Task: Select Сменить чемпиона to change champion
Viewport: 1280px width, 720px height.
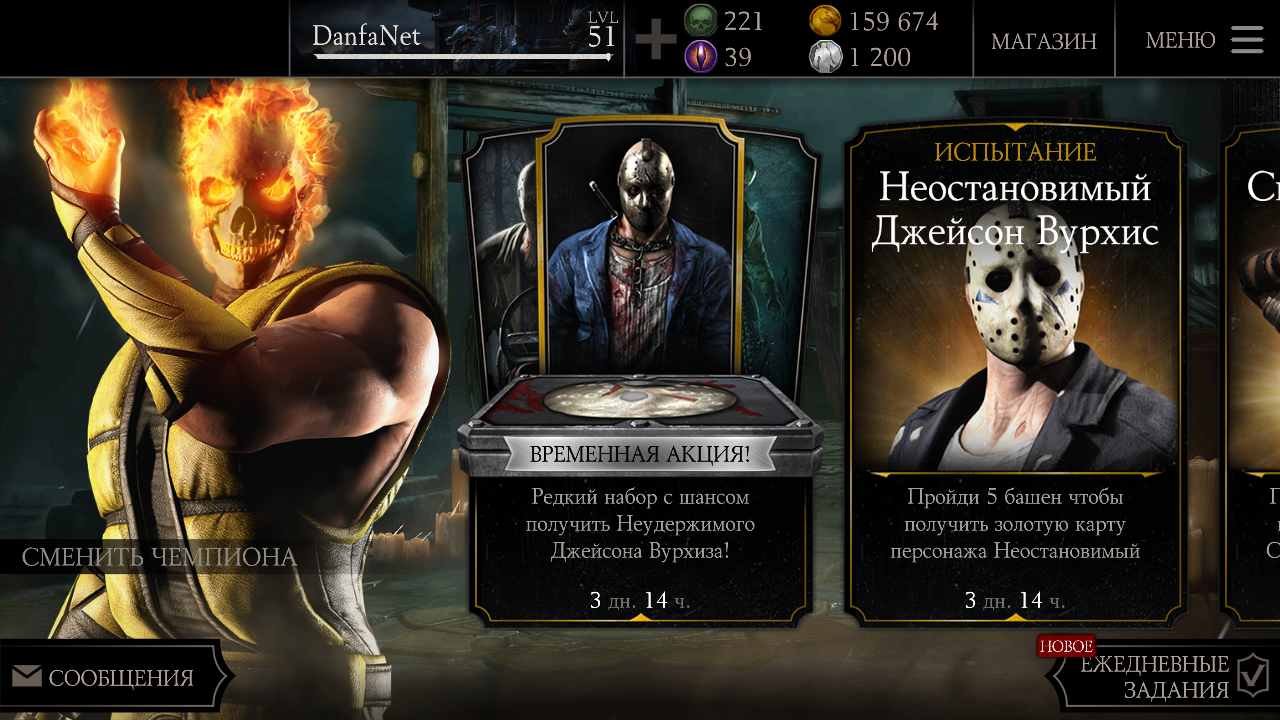Action: click(x=159, y=557)
